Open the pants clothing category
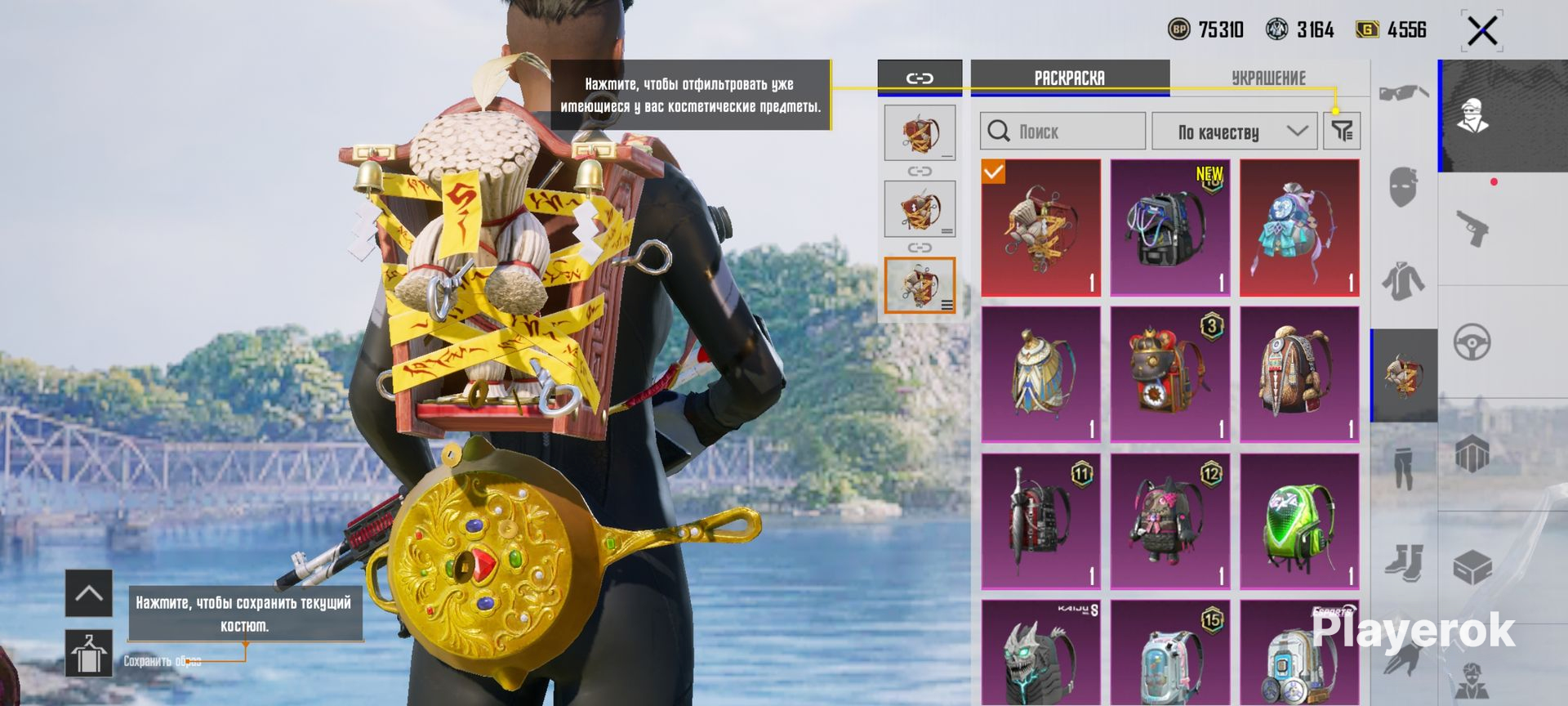 (1403, 467)
